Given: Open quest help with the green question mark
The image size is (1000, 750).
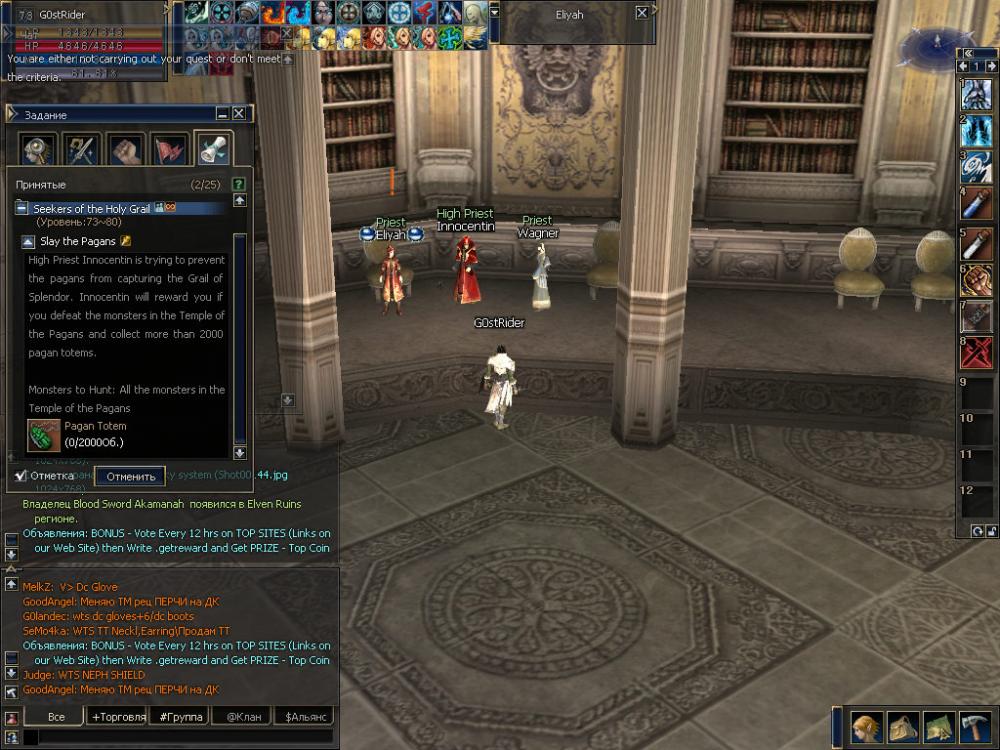Looking at the screenshot, I should tap(238, 184).
